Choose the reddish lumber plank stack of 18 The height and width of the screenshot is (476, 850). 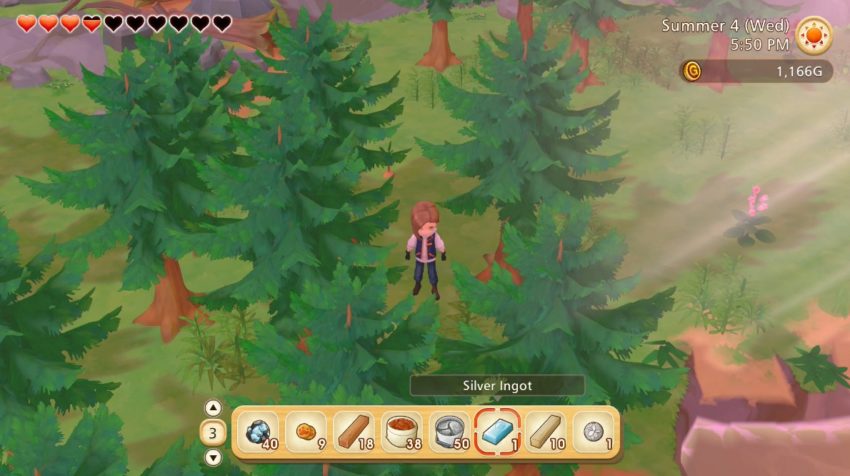tap(355, 432)
